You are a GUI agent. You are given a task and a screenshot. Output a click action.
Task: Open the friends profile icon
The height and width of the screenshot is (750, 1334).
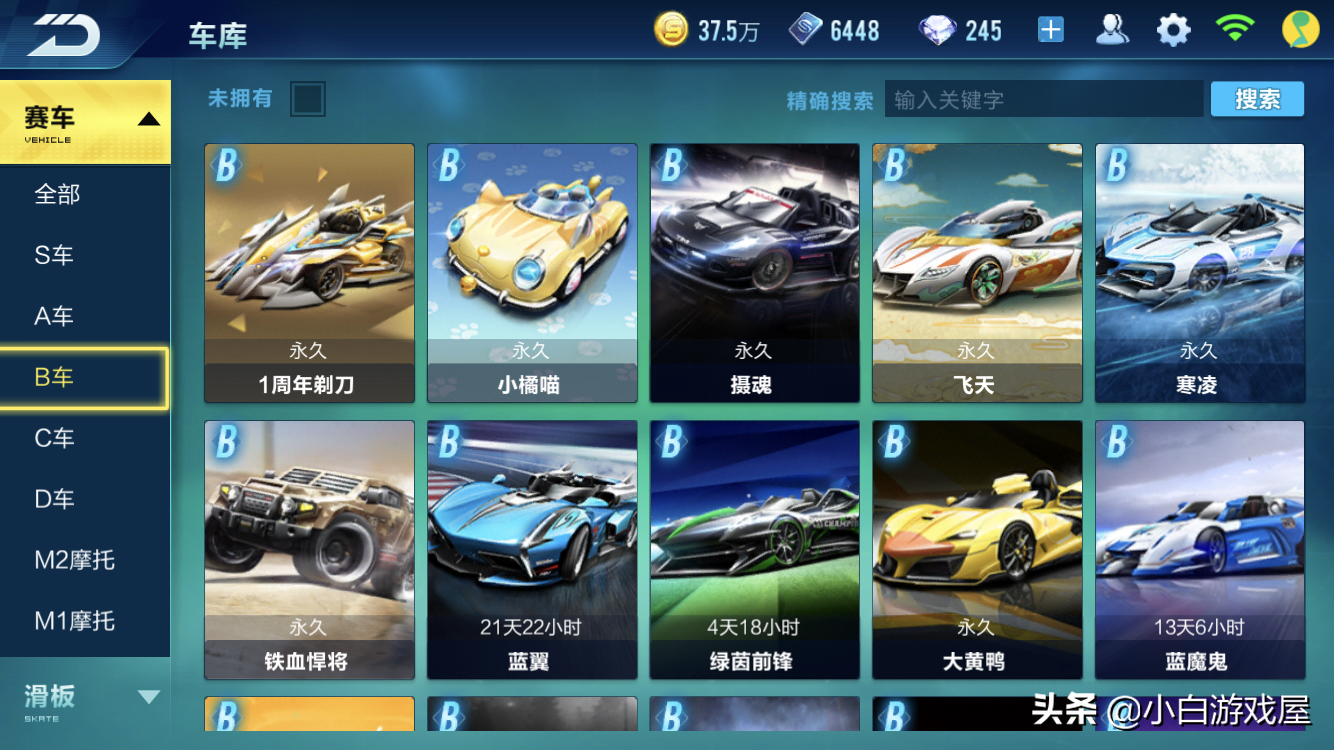[x=1112, y=30]
